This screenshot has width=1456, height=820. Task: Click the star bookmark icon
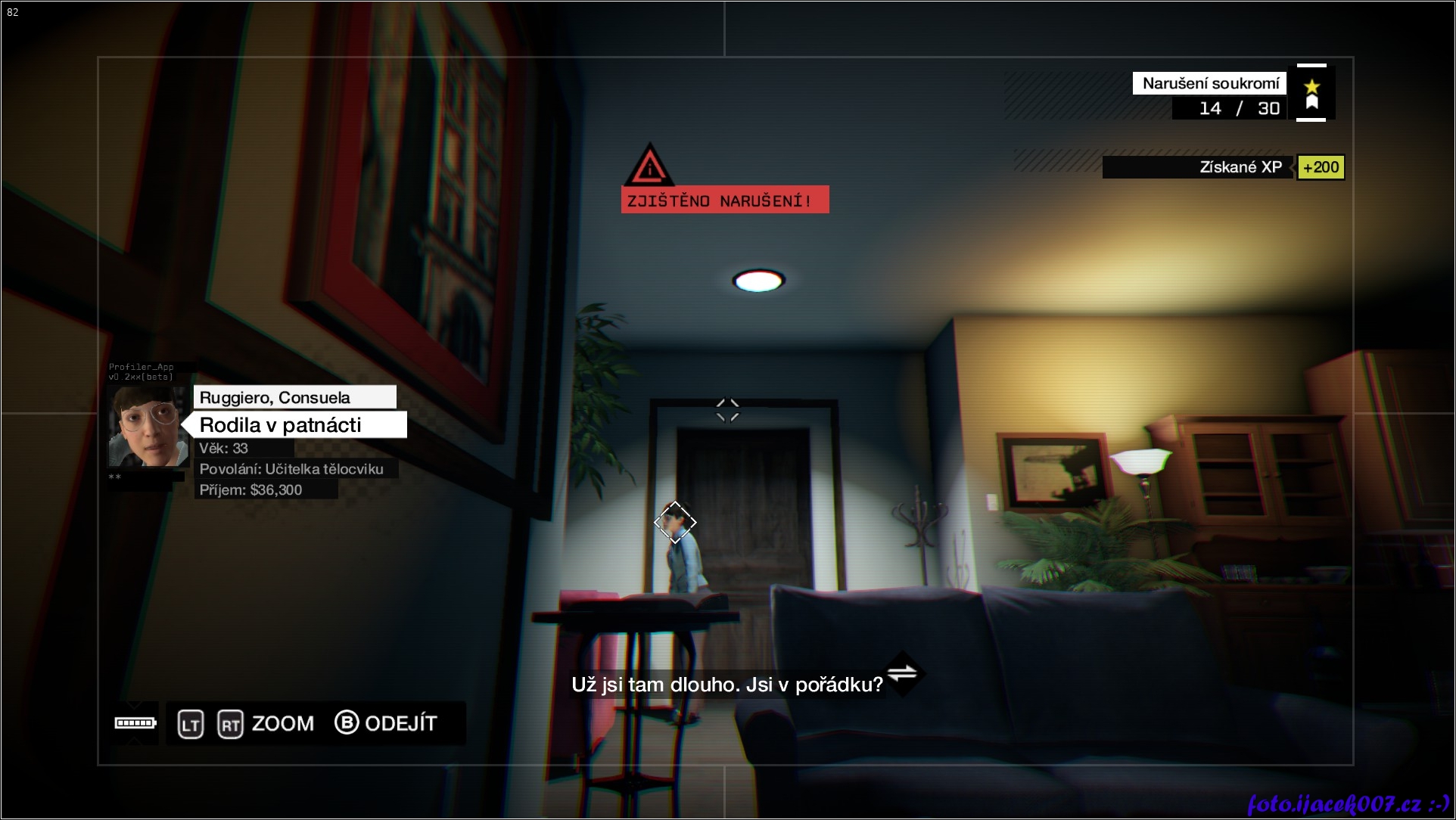click(x=1311, y=93)
